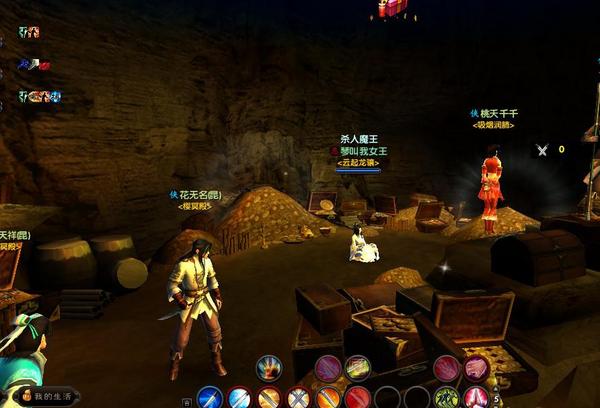The width and height of the screenshot is (600, 408).
Task: Use the green and yellow skill icon
Action: 358,368
